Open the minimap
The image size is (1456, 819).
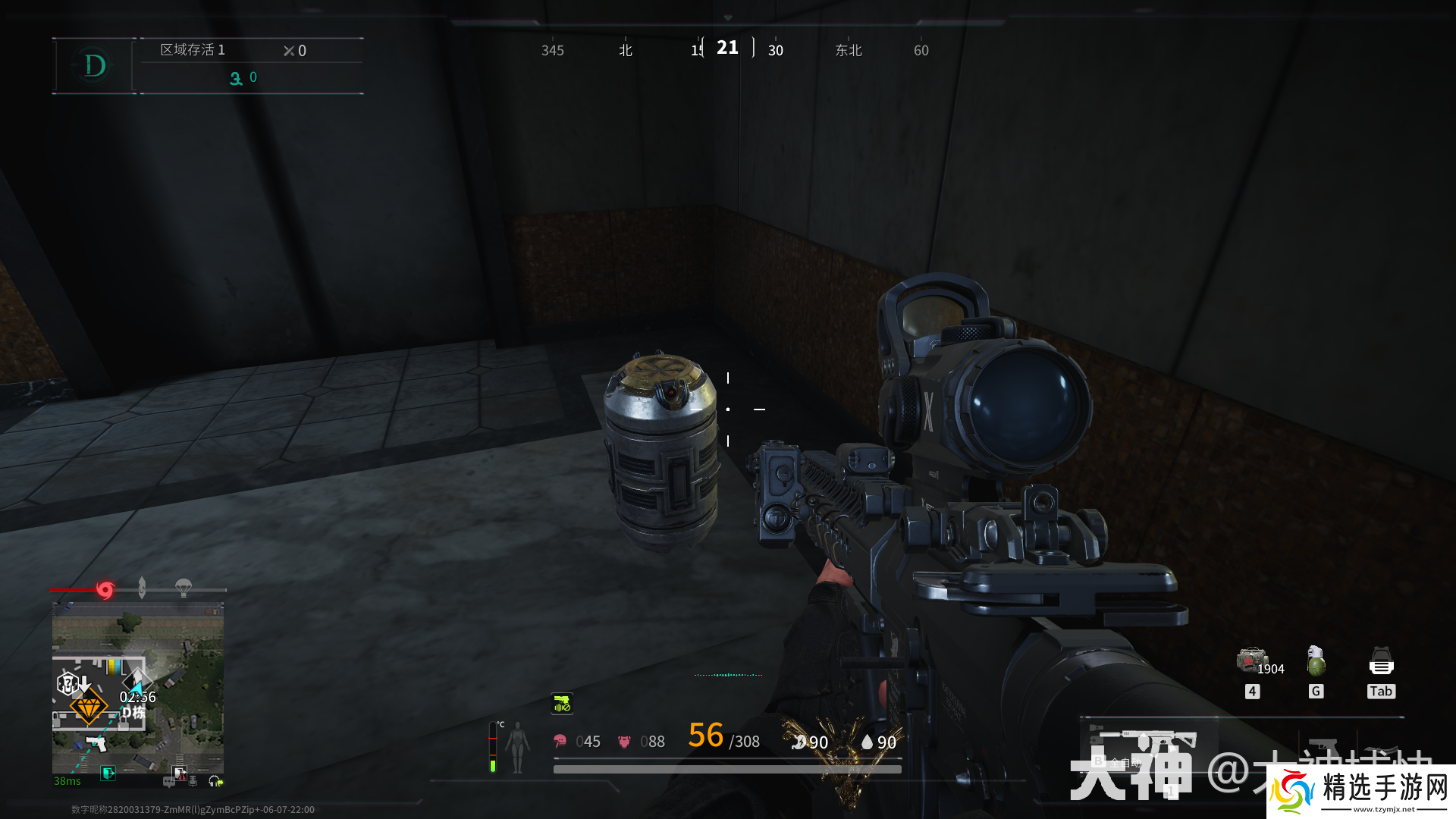137,694
